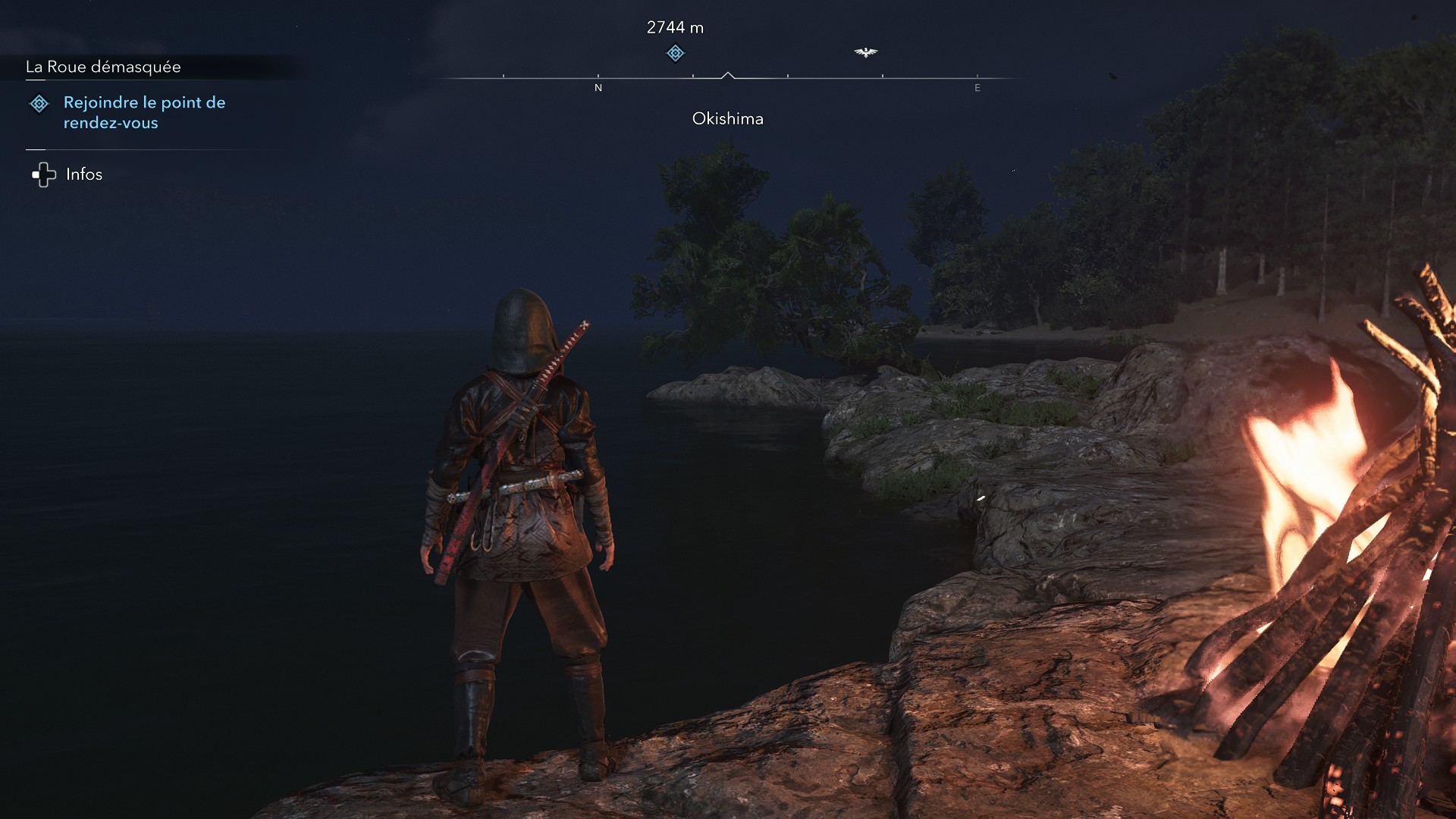Click the compass bar's center heading indicator
Image resolution: width=1456 pixels, height=819 pixels.
728,76
